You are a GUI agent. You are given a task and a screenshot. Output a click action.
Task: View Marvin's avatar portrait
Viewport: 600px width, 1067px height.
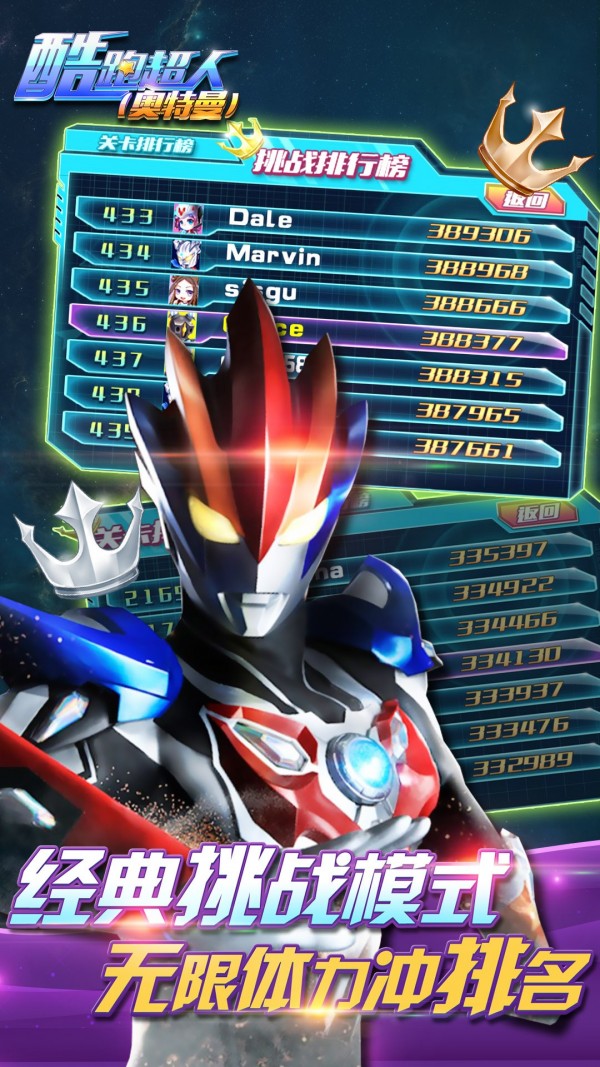coord(187,253)
